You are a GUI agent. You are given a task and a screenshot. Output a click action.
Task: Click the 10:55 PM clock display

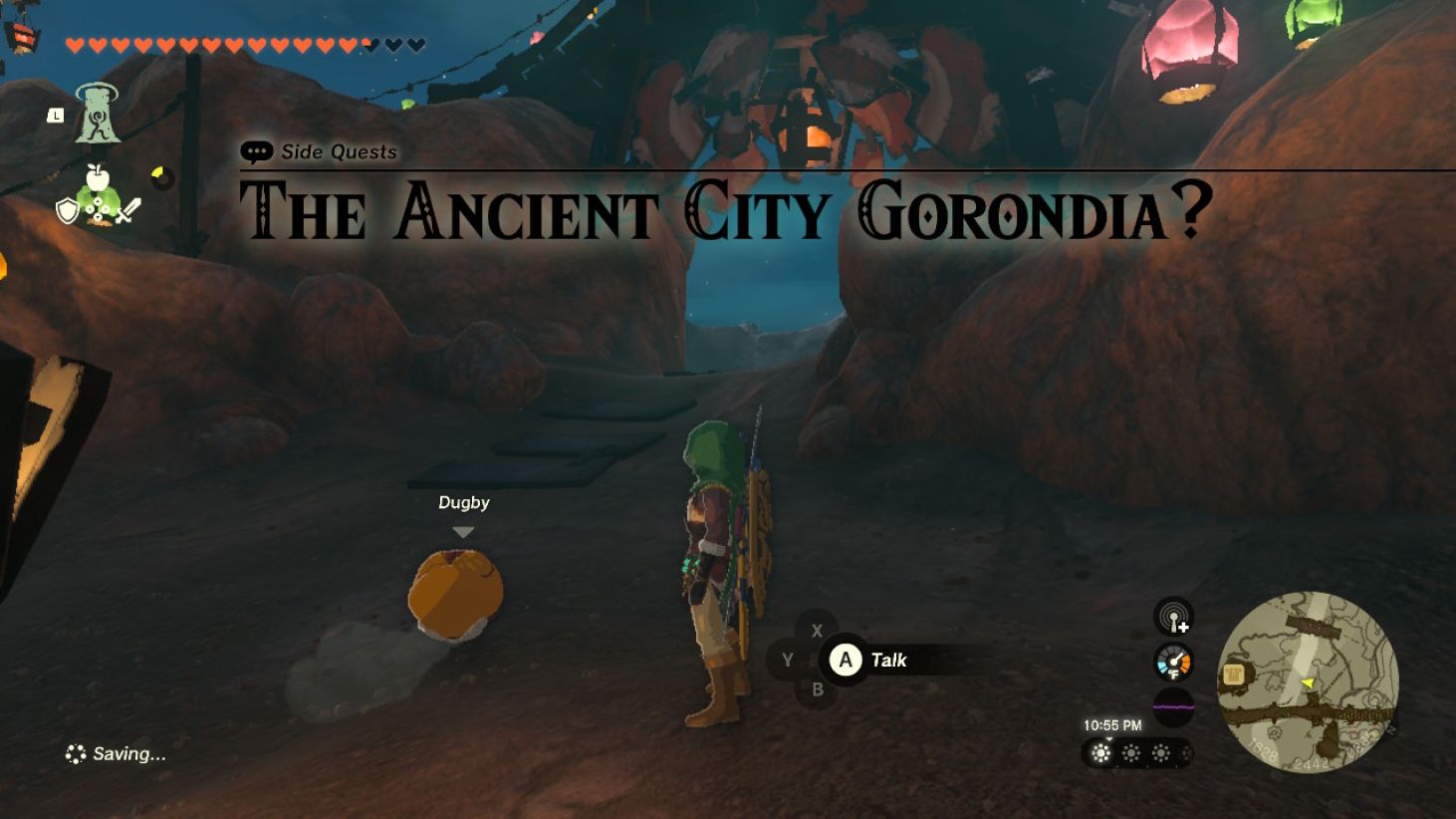(1112, 724)
